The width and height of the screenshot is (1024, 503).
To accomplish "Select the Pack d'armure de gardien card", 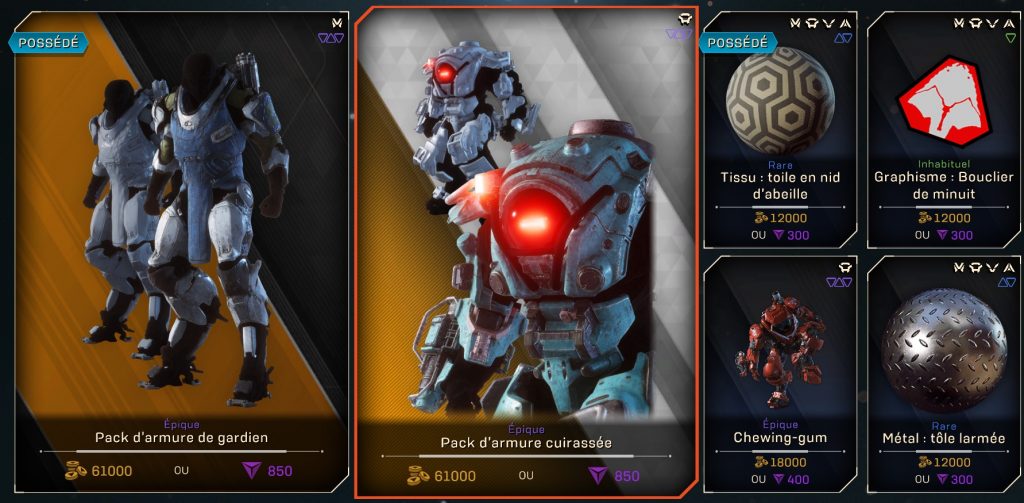I will (180, 250).
